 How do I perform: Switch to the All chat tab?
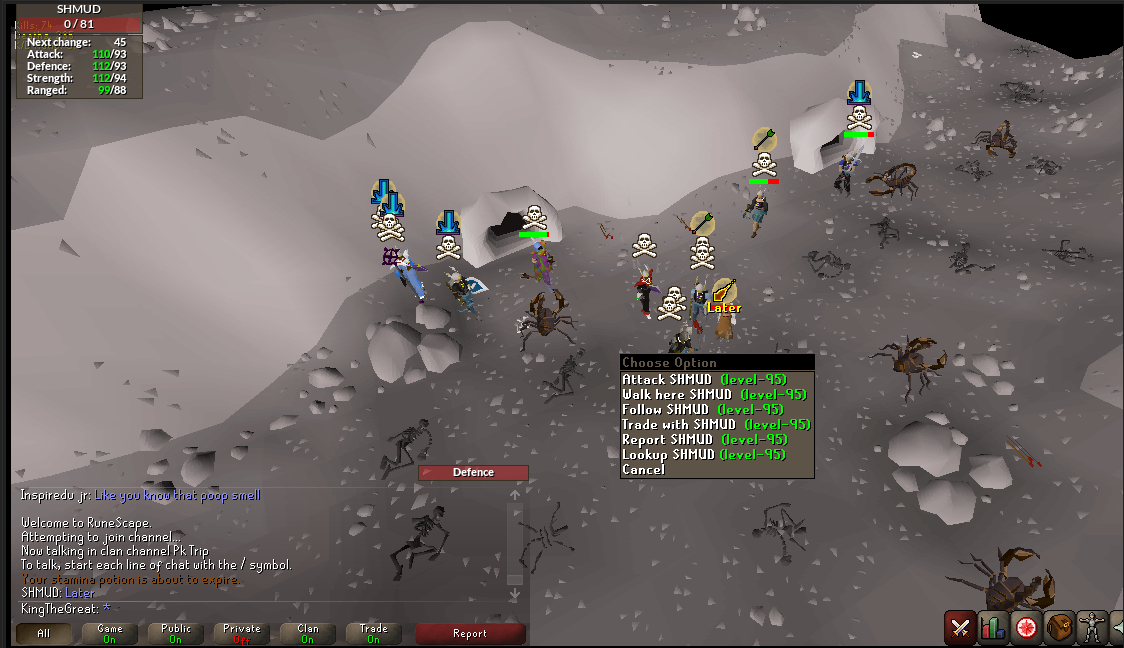point(43,633)
